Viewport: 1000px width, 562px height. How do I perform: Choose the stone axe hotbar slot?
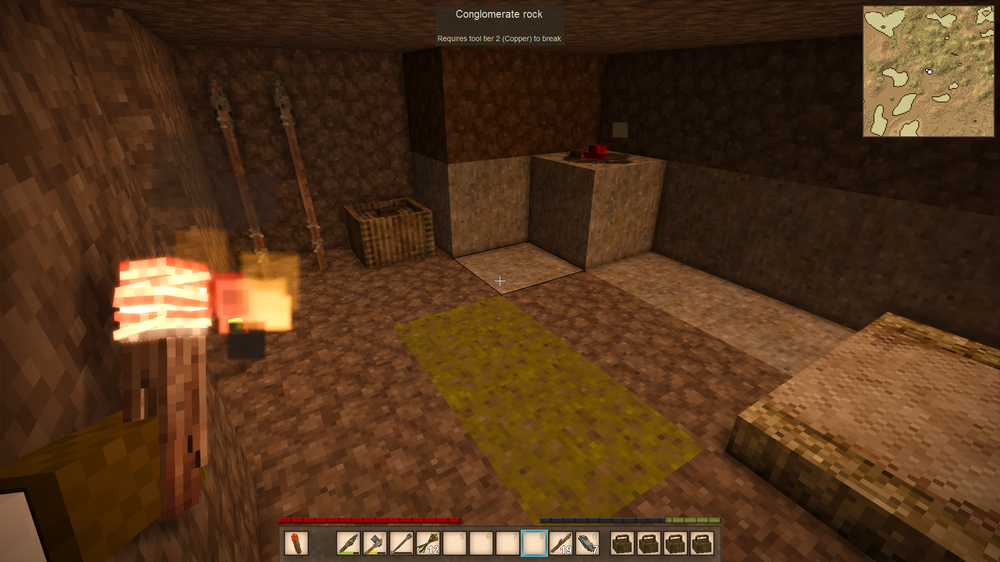click(x=375, y=543)
